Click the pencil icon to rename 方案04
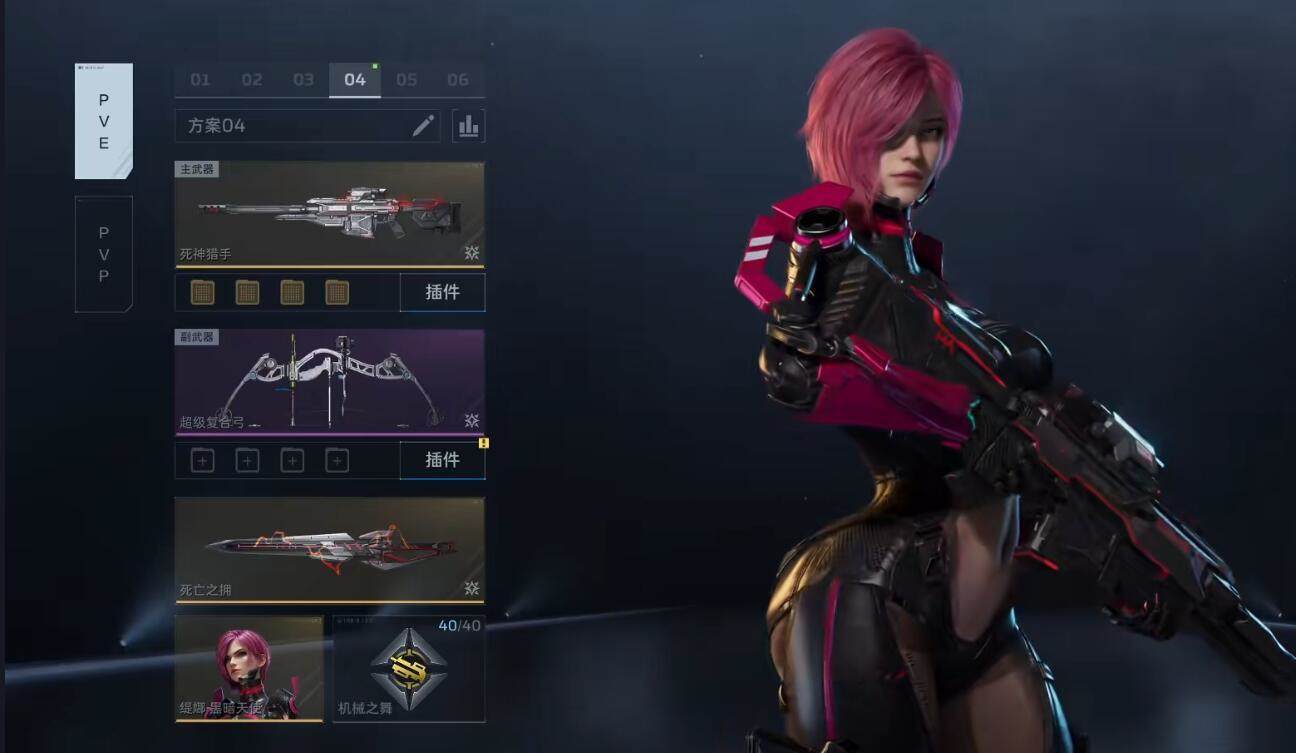 click(x=423, y=126)
